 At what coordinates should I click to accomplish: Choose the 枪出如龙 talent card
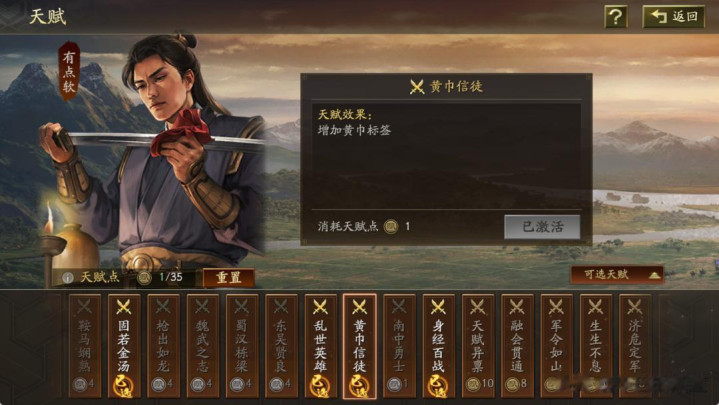[x=163, y=345]
